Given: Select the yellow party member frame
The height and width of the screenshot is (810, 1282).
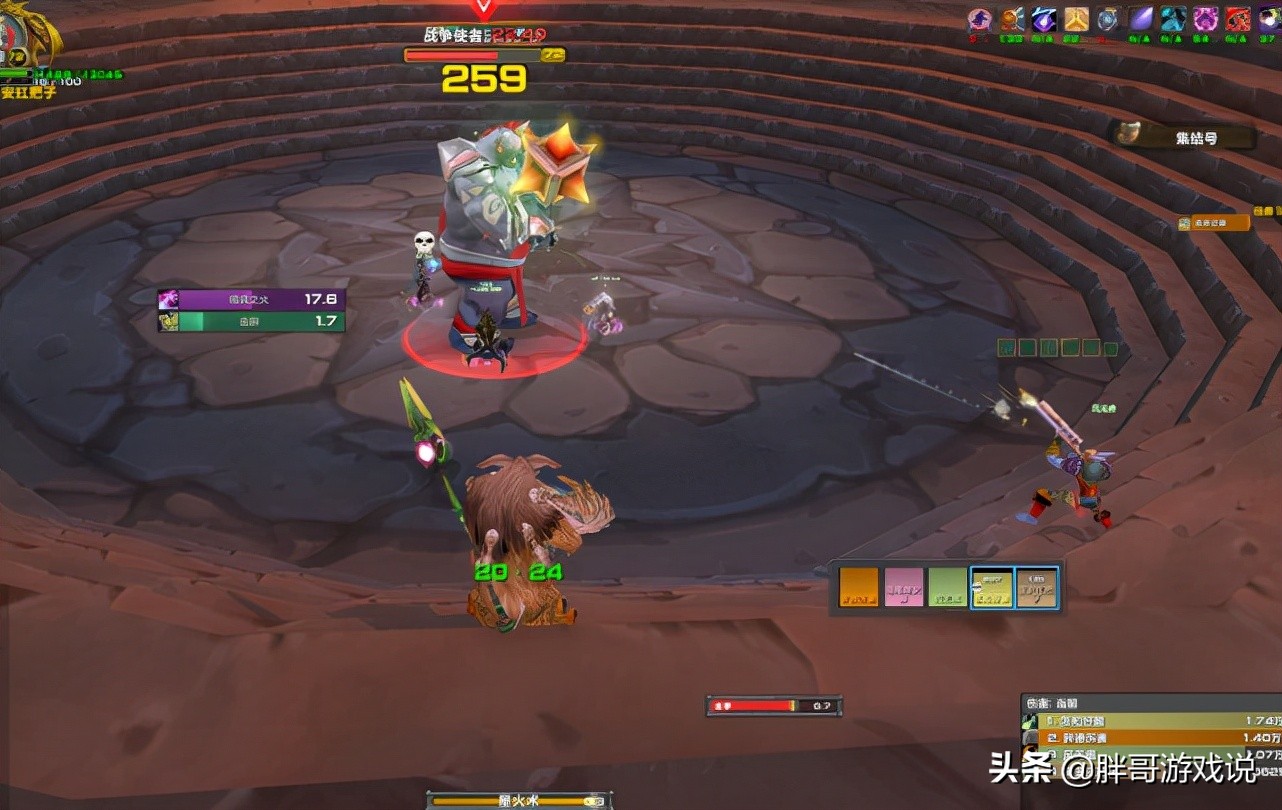Looking at the screenshot, I should tap(992, 588).
